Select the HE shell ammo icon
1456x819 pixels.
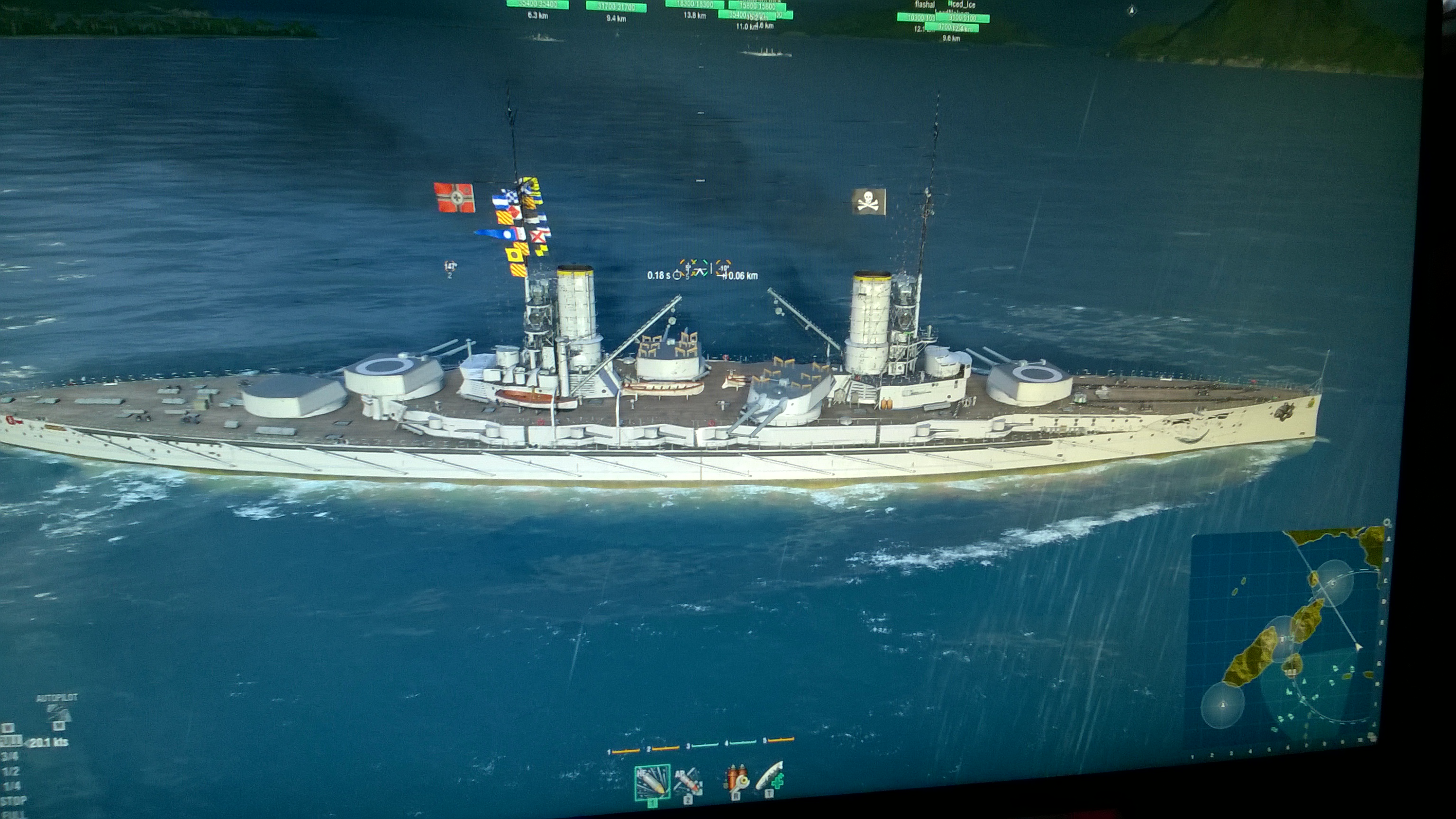pos(652,782)
